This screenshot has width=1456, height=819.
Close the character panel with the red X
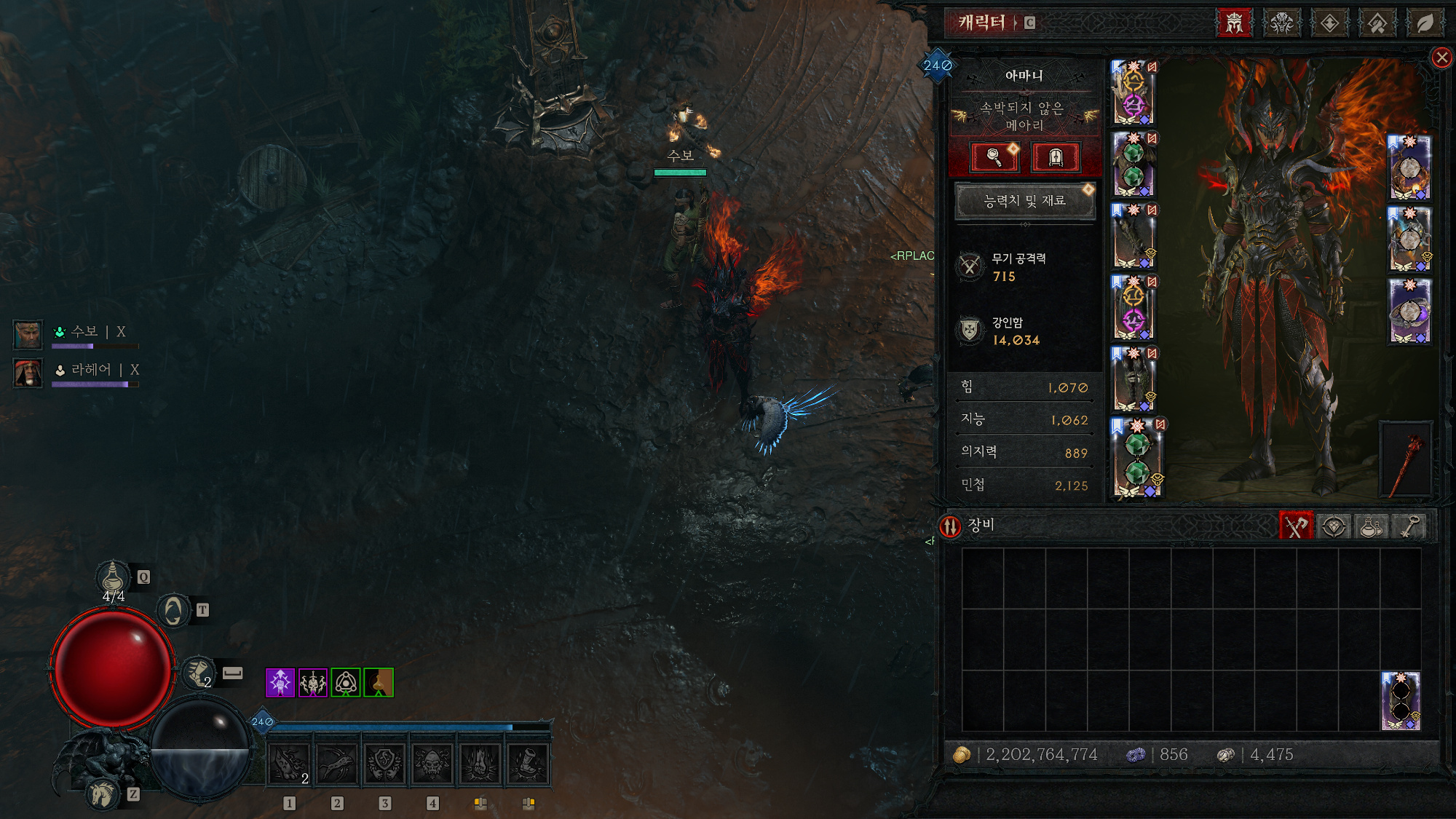tap(1441, 58)
